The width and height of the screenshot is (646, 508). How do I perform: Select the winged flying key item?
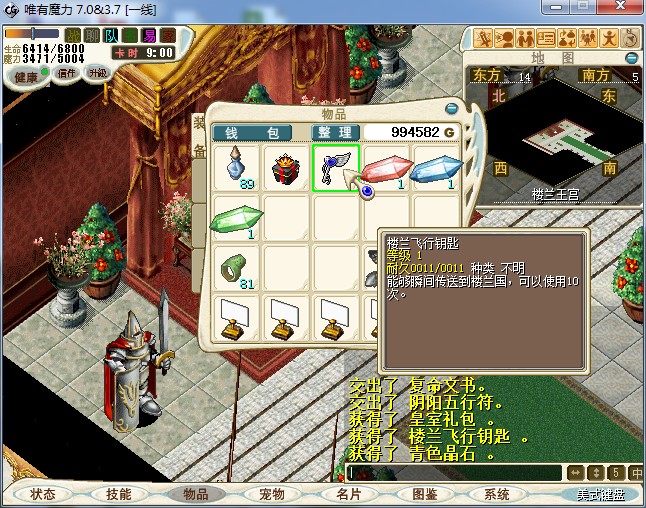tap(335, 167)
